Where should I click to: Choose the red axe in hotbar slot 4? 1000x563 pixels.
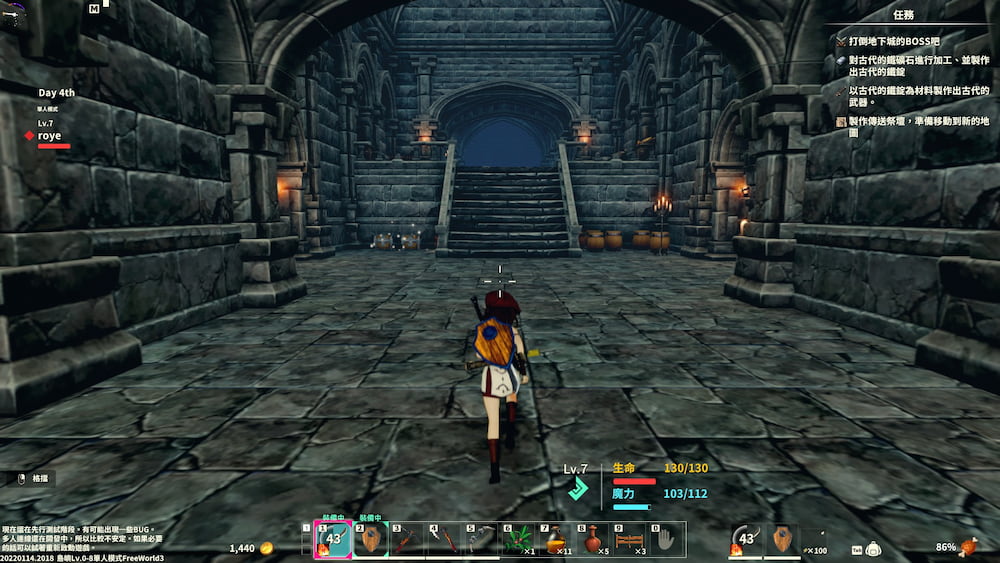(x=445, y=540)
